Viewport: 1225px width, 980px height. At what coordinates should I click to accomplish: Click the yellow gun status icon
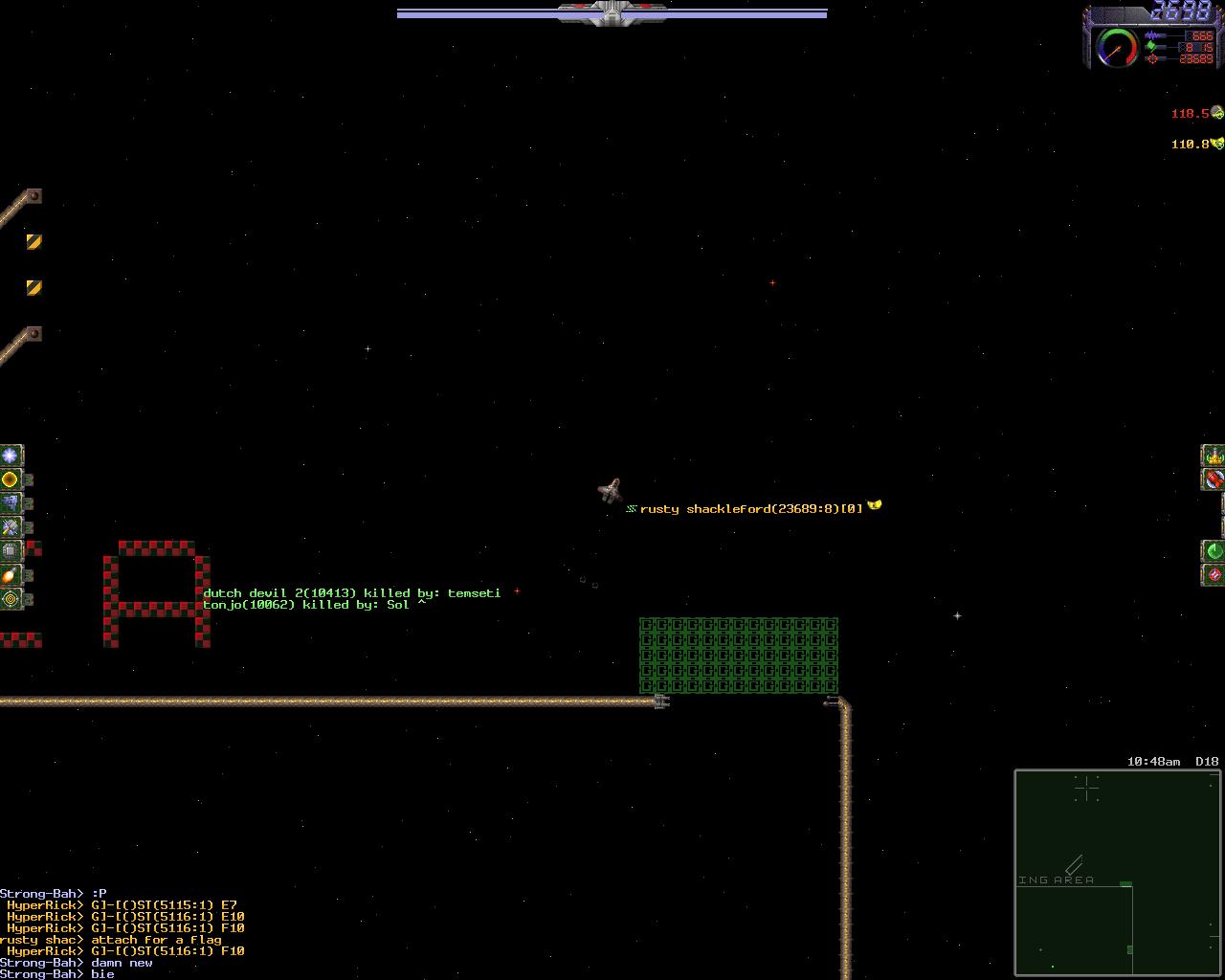click(x=1214, y=456)
